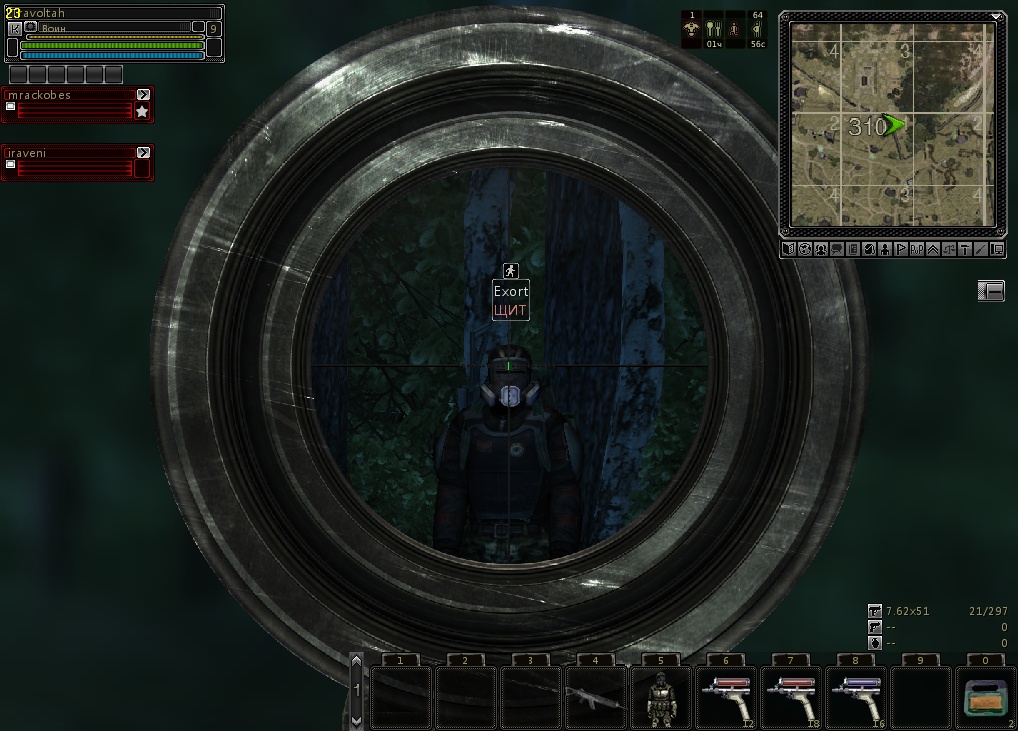Collapse the minimap with its corner arrow
Viewport: 1018px width, 731px height.
tap(997, 17)
